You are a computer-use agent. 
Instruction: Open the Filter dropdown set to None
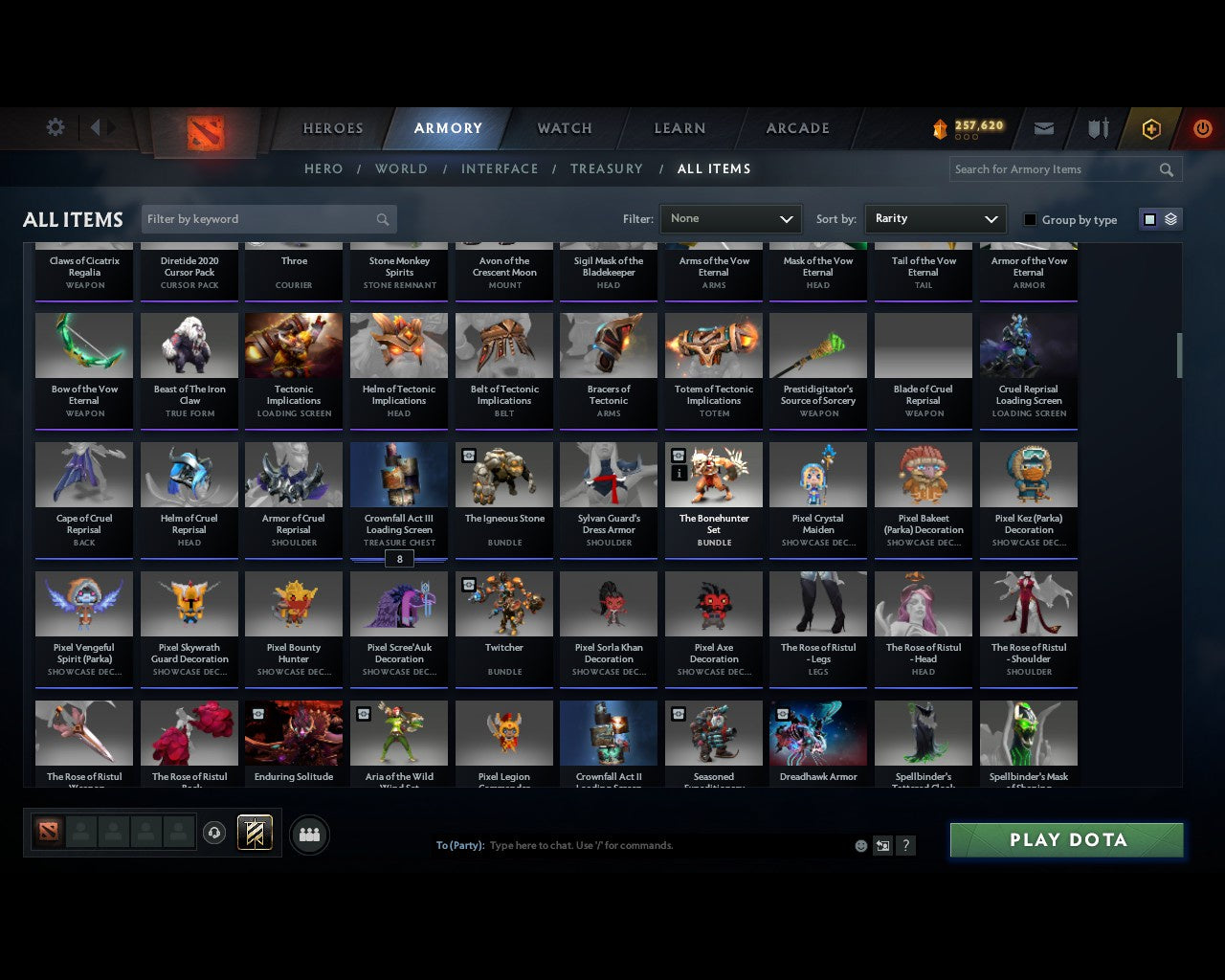[x=730, y=218]
